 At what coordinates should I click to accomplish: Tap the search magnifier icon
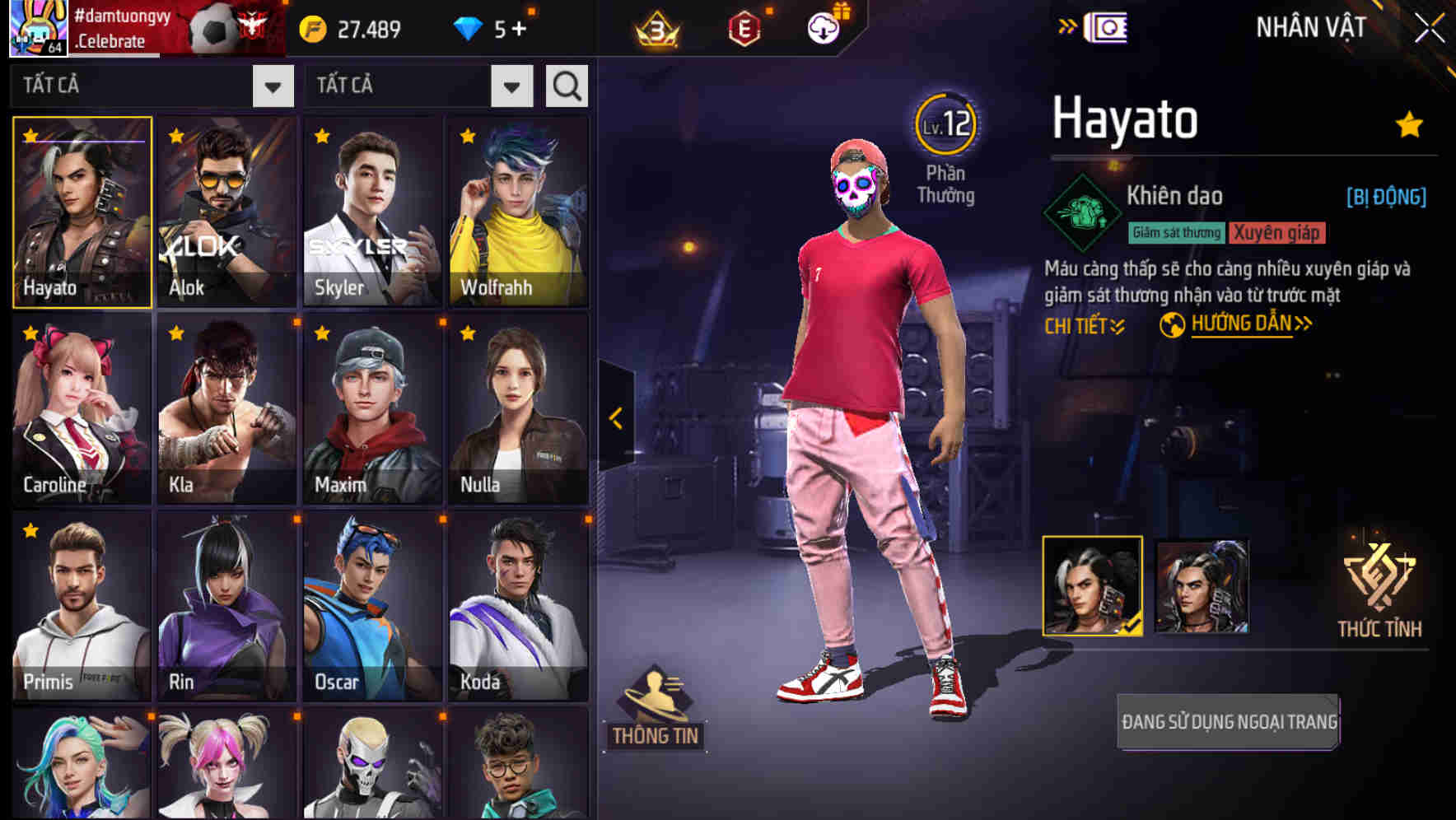(x=566, y=85)
